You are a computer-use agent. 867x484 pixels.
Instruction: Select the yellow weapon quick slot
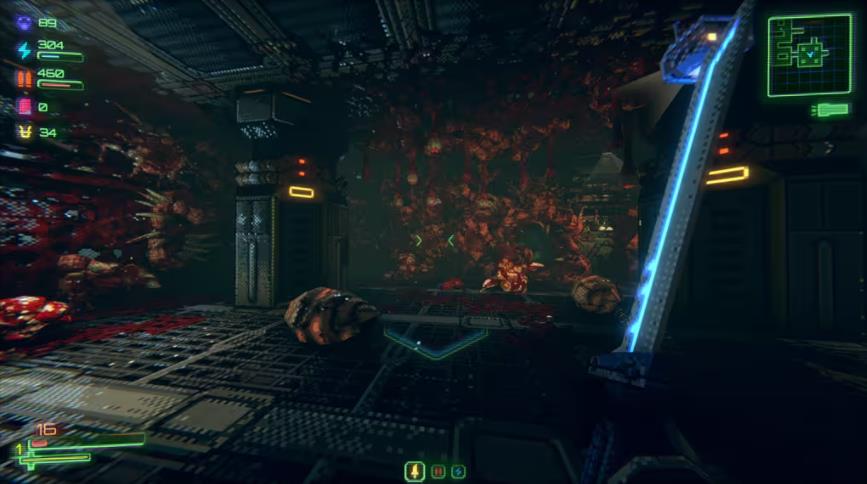click(x=415, y=470)
